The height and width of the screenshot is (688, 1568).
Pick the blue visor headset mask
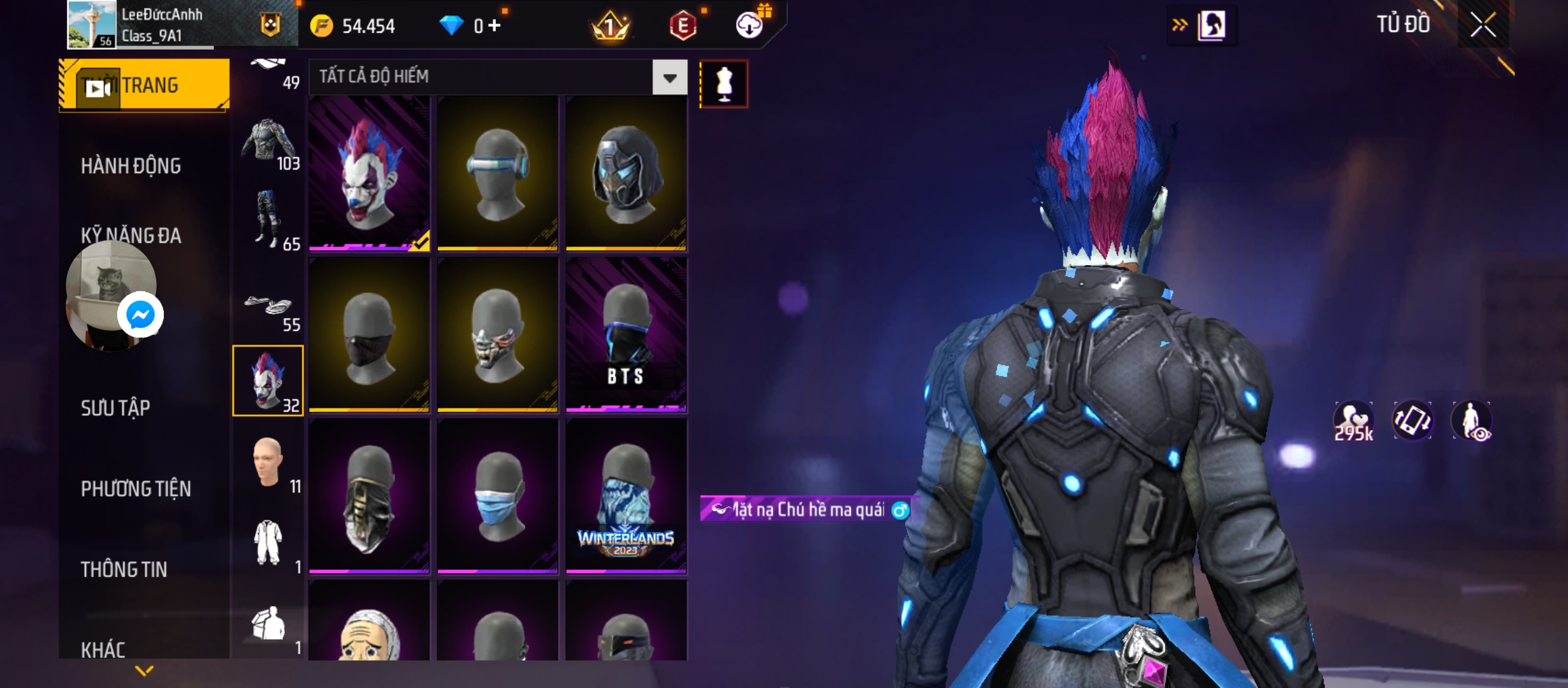(497, 173)
